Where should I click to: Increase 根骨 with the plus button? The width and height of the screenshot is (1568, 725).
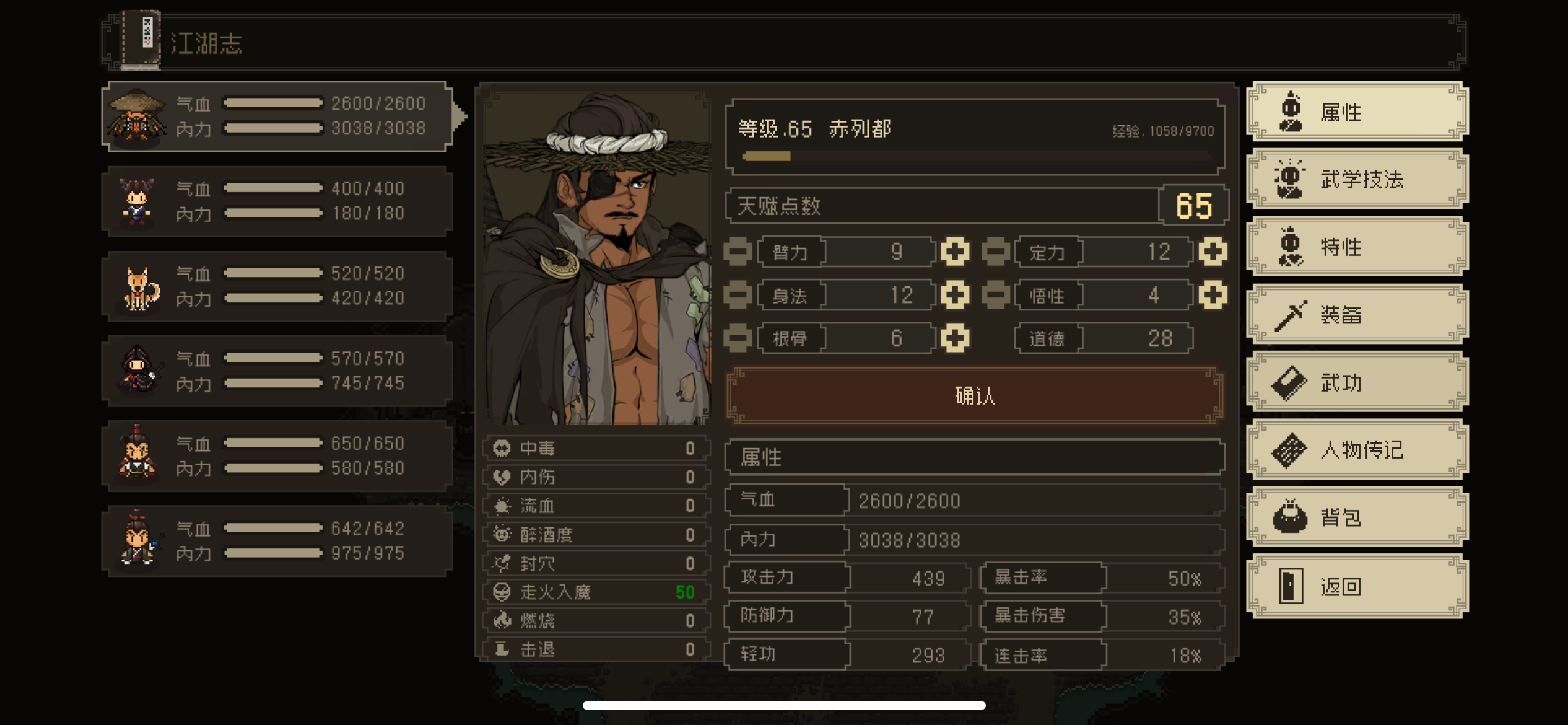954,338
